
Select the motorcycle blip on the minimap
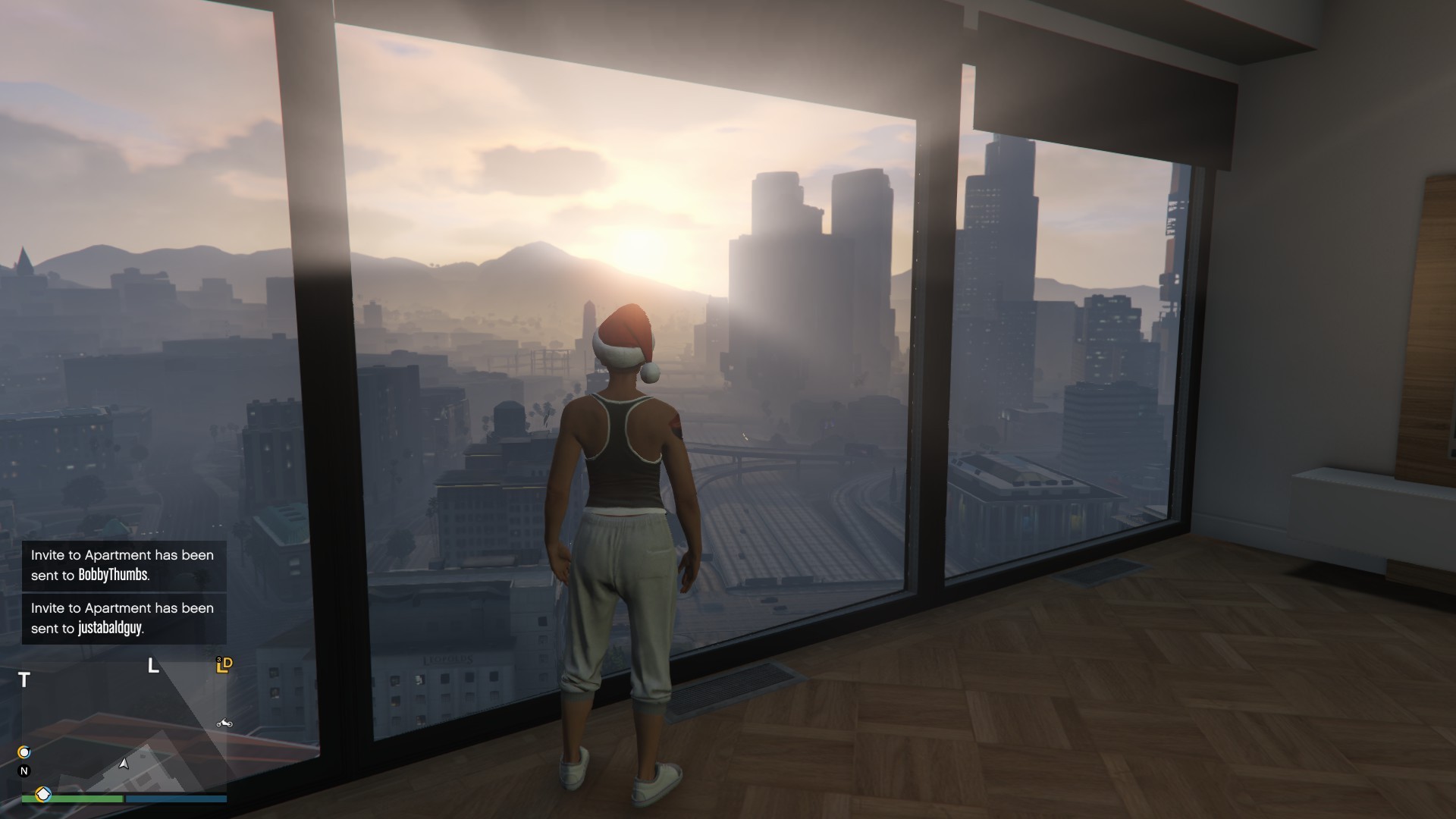pyautogui.click(x=224, y=723)
